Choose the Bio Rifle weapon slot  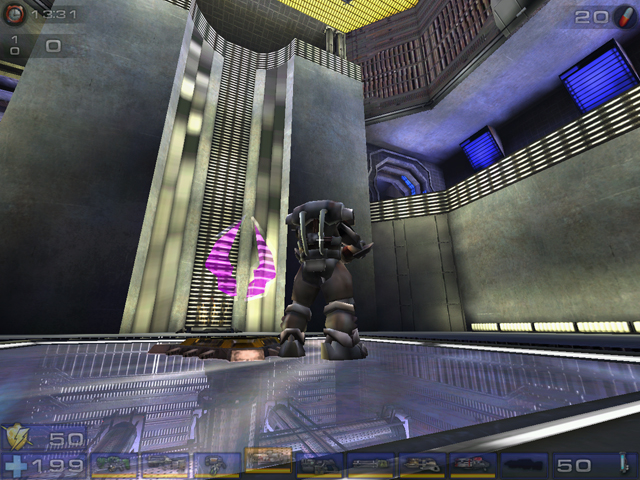(x=217, y=464)
